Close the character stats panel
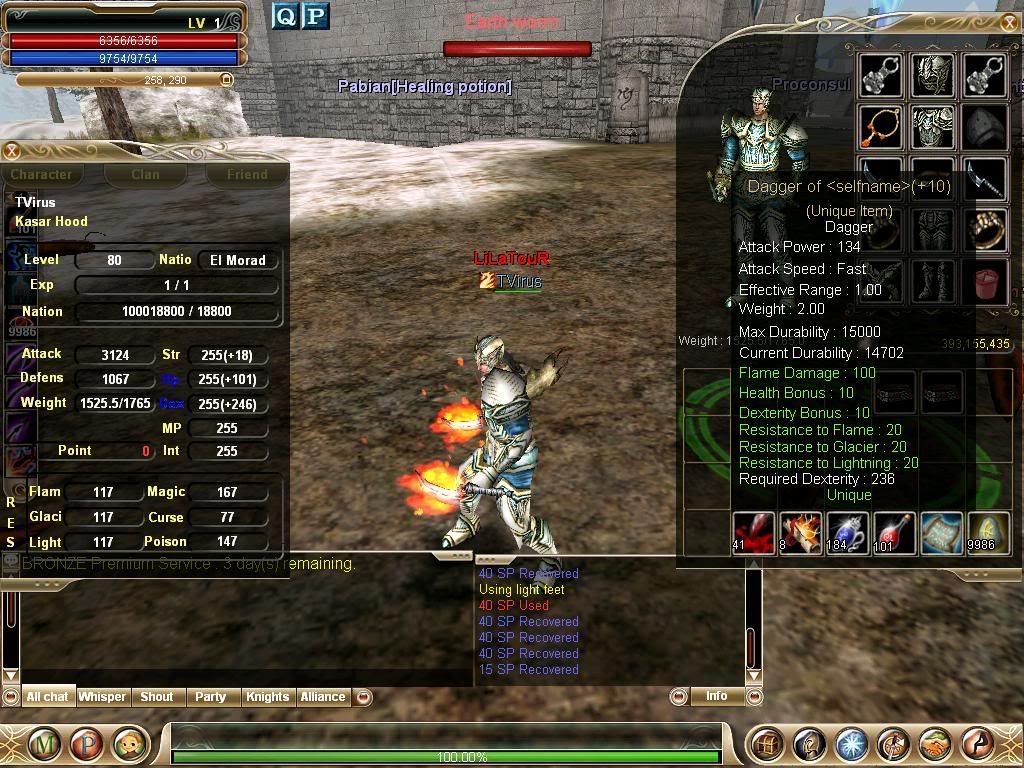This screenshot has width=1024, height=768. pos(11,151)
